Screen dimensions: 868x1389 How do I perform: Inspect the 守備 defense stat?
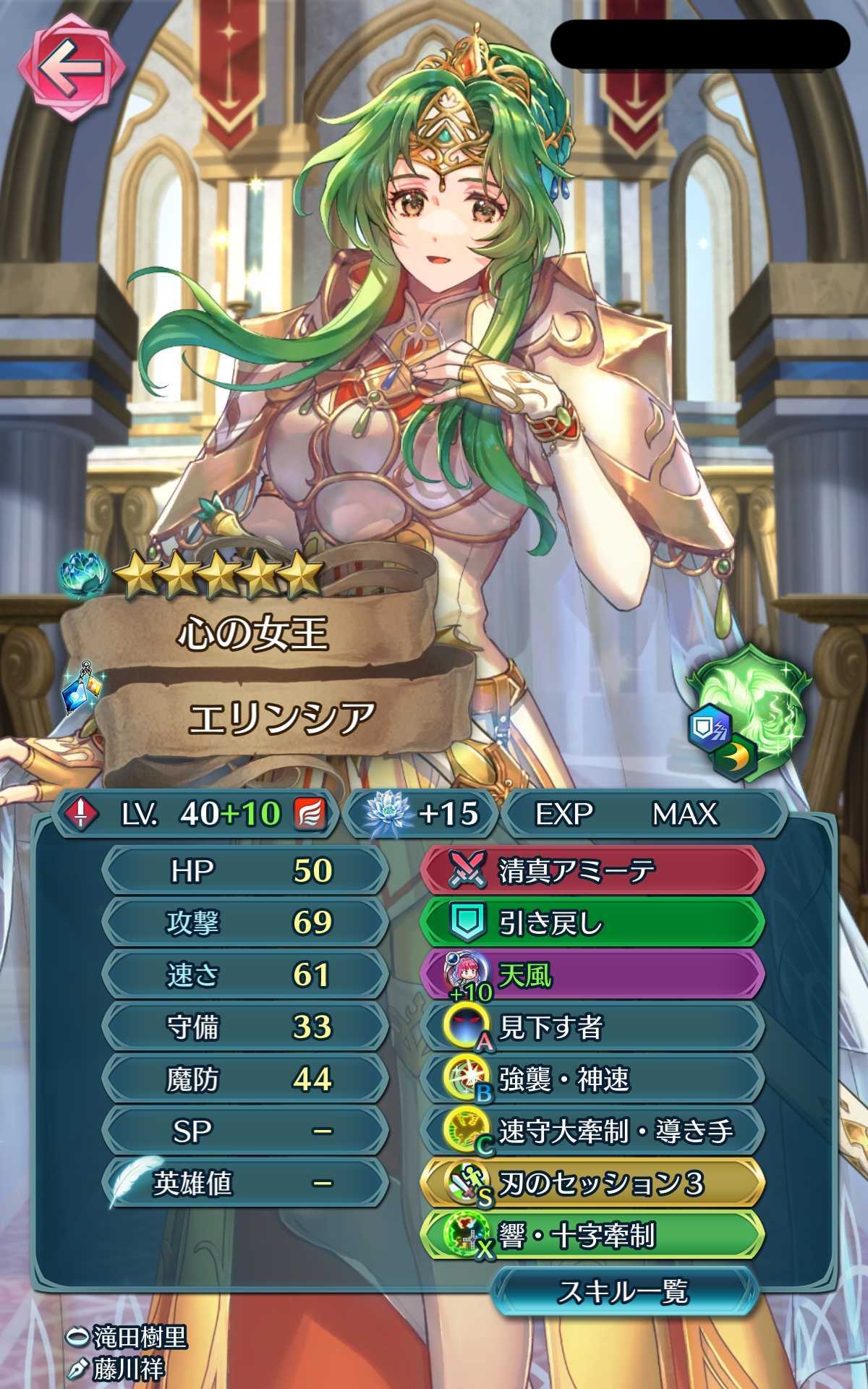pyautogui.click(x=244, y=1027)
